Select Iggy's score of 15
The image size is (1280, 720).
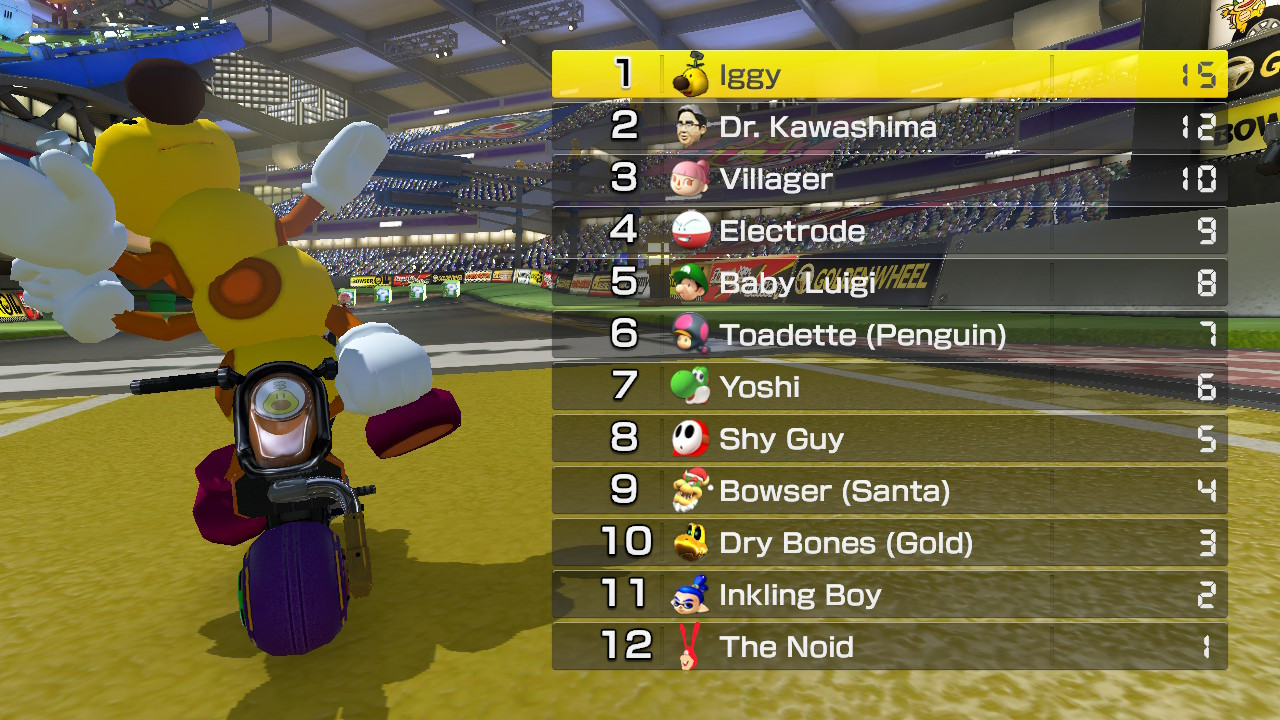[1200, 73]
